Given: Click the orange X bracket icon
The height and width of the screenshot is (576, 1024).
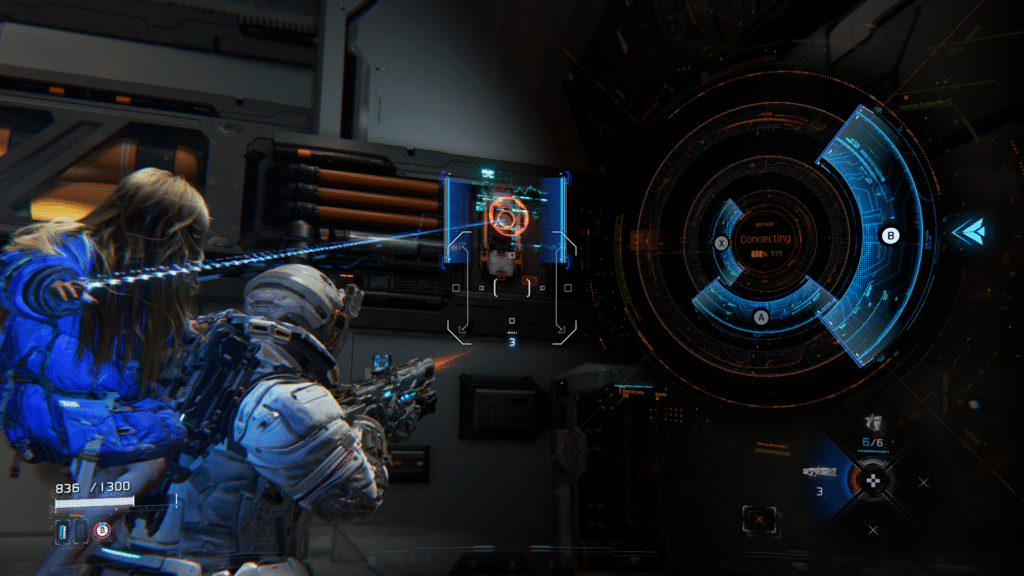Looking at the screenshot, I should tap(759, 520).
